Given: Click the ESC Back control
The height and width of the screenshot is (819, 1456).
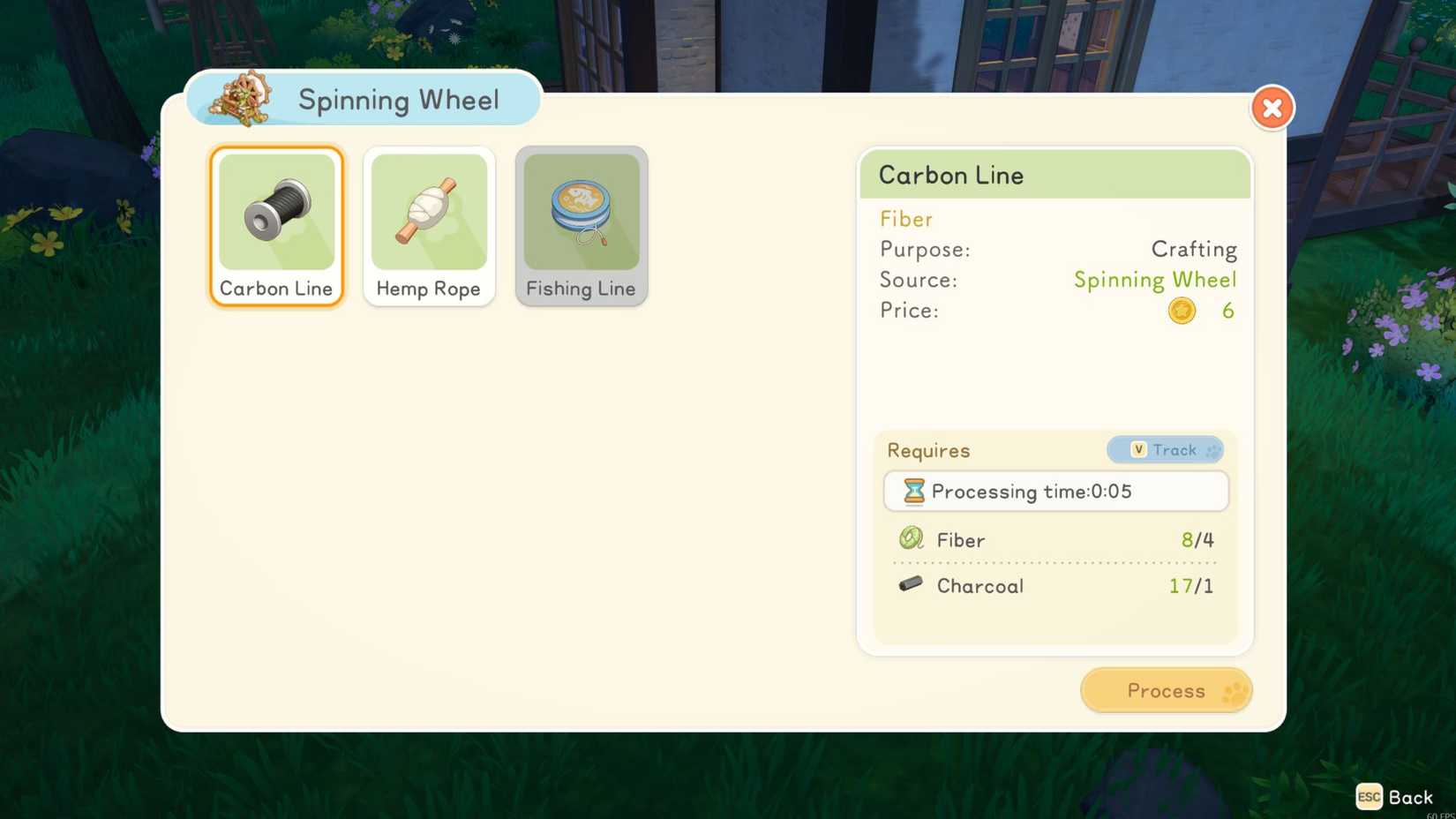Looking at the screenshot, I should (x=1395, y=796).
